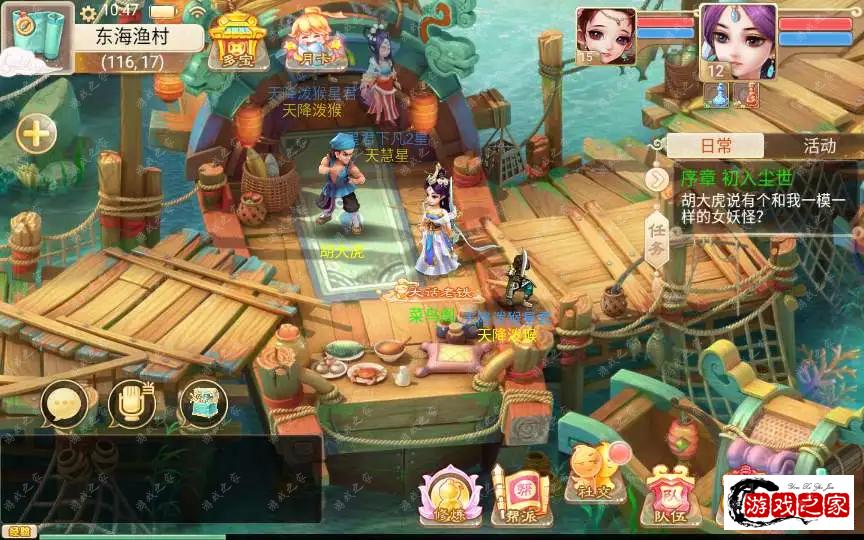This screenshot has width=864, height=540.
Task: Open the settings gear icon
Action: coord(88,12)
